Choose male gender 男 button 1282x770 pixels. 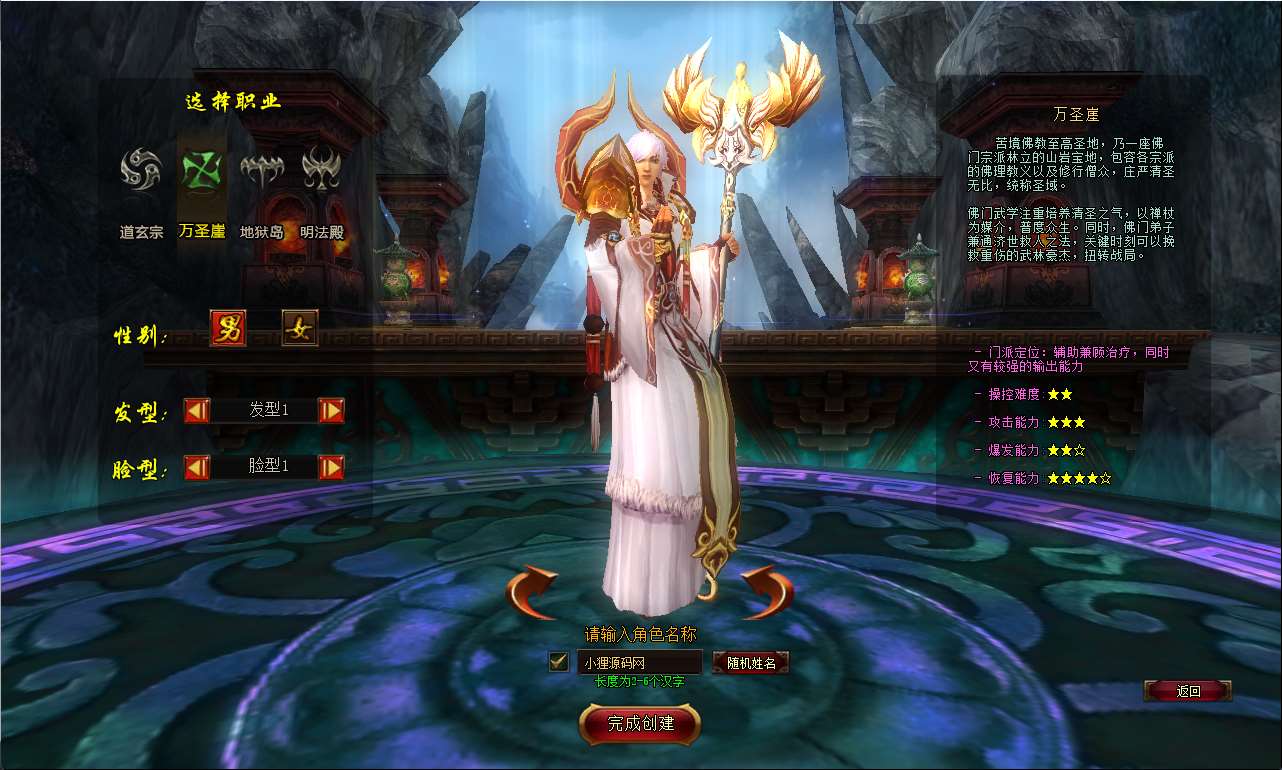(x=228, y=328)
